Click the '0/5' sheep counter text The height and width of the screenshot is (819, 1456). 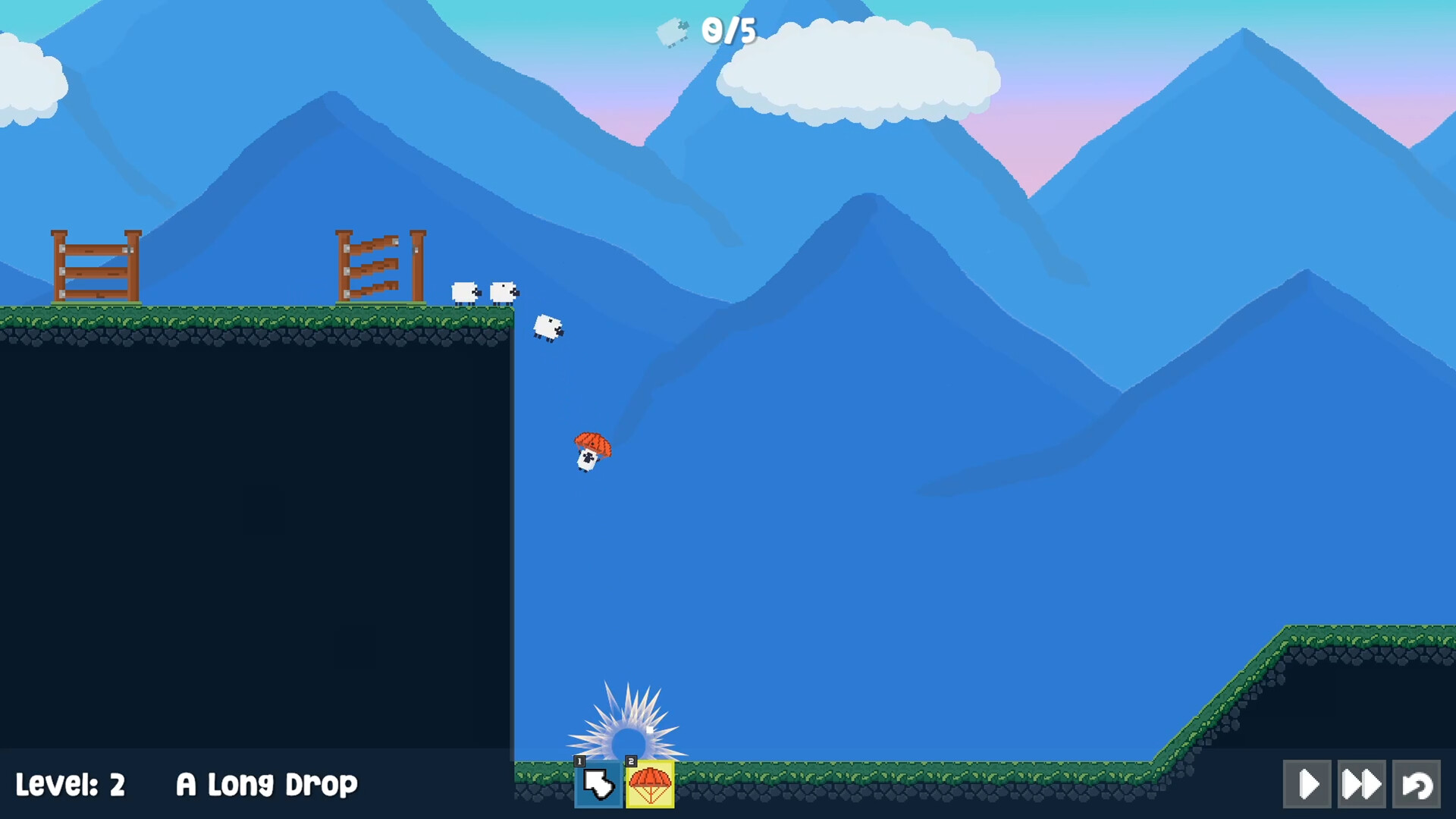pyautogui.click(x=730, y=31)
